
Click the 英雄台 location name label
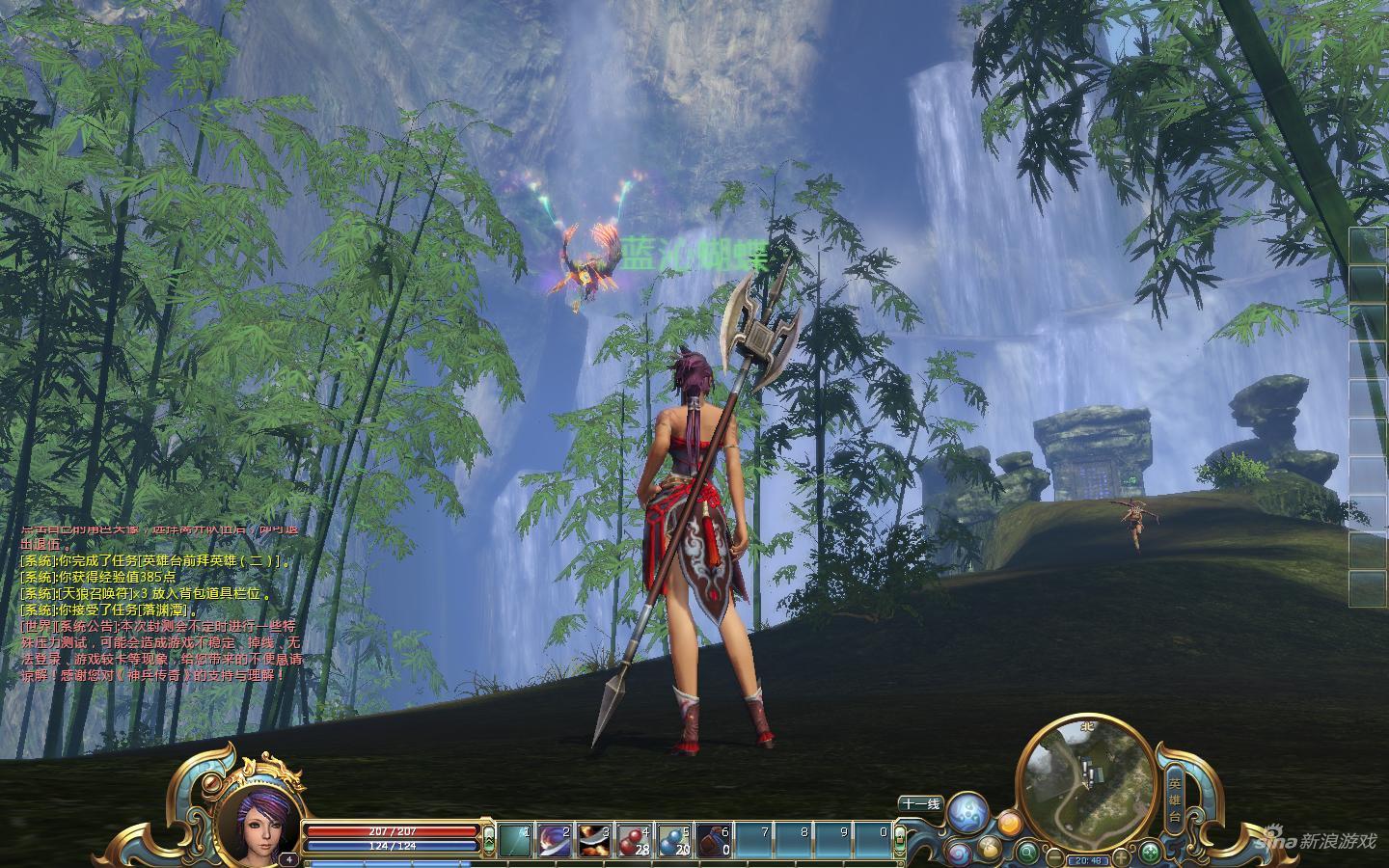1174,795
